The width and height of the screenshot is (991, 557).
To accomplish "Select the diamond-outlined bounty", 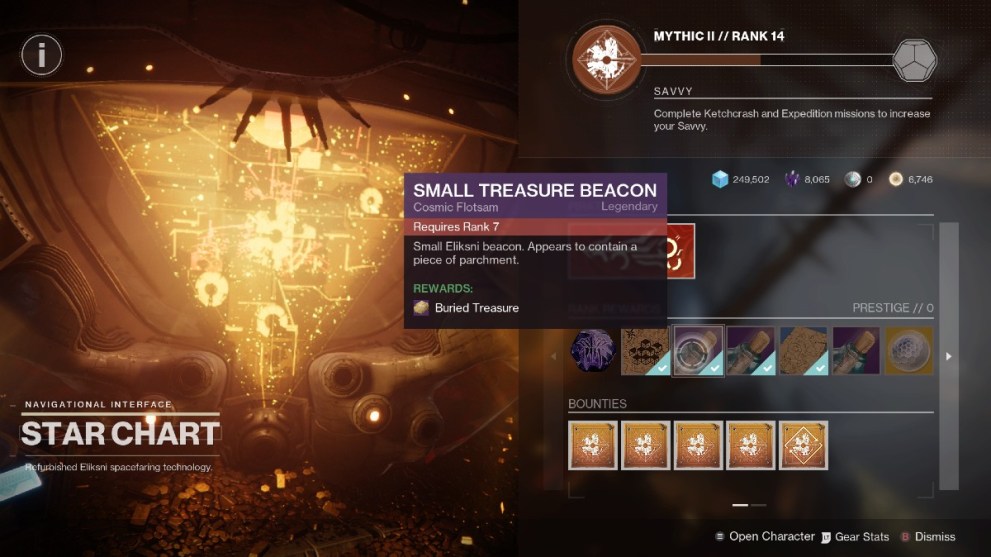I will (x=803, y=445).
